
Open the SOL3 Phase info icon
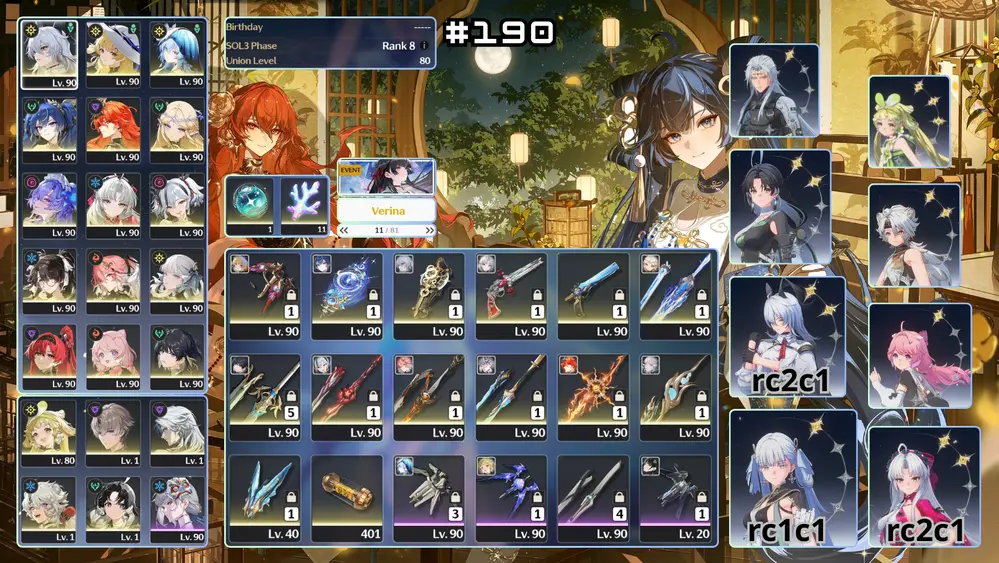(425, 45)
